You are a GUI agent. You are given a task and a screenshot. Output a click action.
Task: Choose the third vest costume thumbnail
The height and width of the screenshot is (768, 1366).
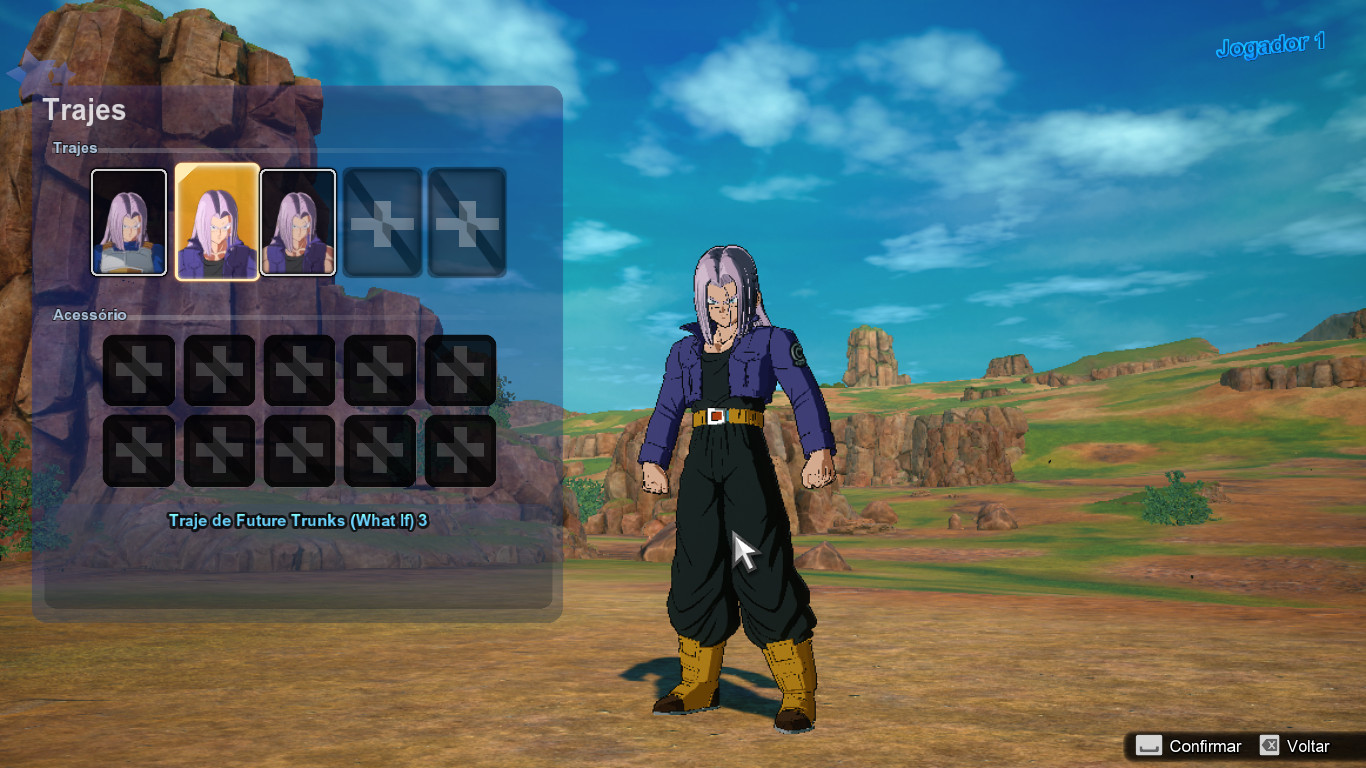[x=297, y=221]
